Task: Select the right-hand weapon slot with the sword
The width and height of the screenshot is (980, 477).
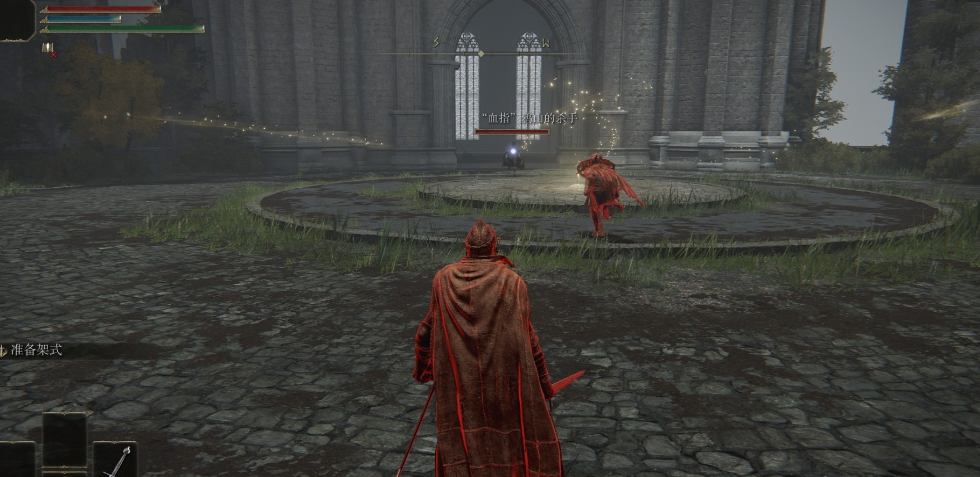Action: (x=115, y=460)
